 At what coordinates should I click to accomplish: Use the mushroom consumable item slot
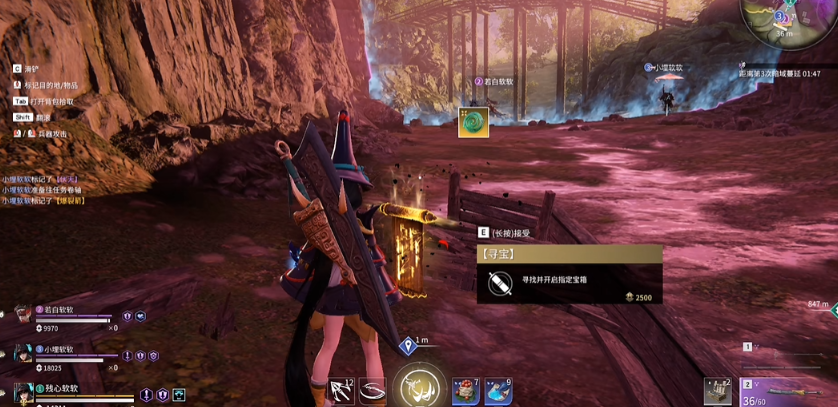[x=464, y=391]
